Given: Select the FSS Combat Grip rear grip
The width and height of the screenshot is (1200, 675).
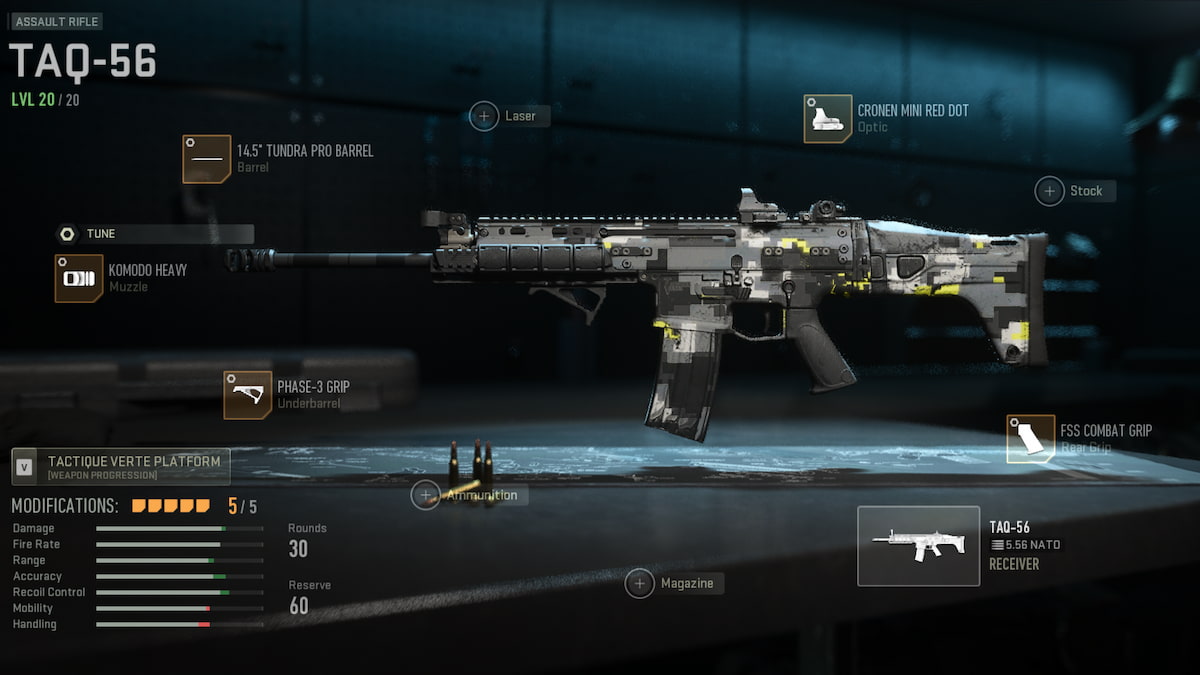Looking at the screenshot, I should [x=1031, y=439].
